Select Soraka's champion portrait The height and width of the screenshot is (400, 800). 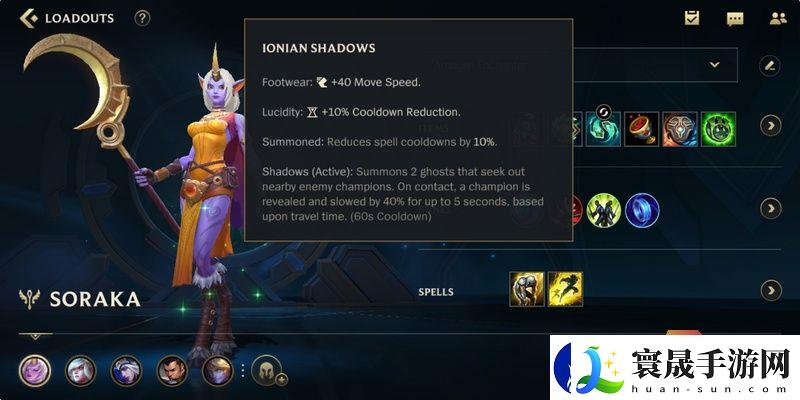34,371
